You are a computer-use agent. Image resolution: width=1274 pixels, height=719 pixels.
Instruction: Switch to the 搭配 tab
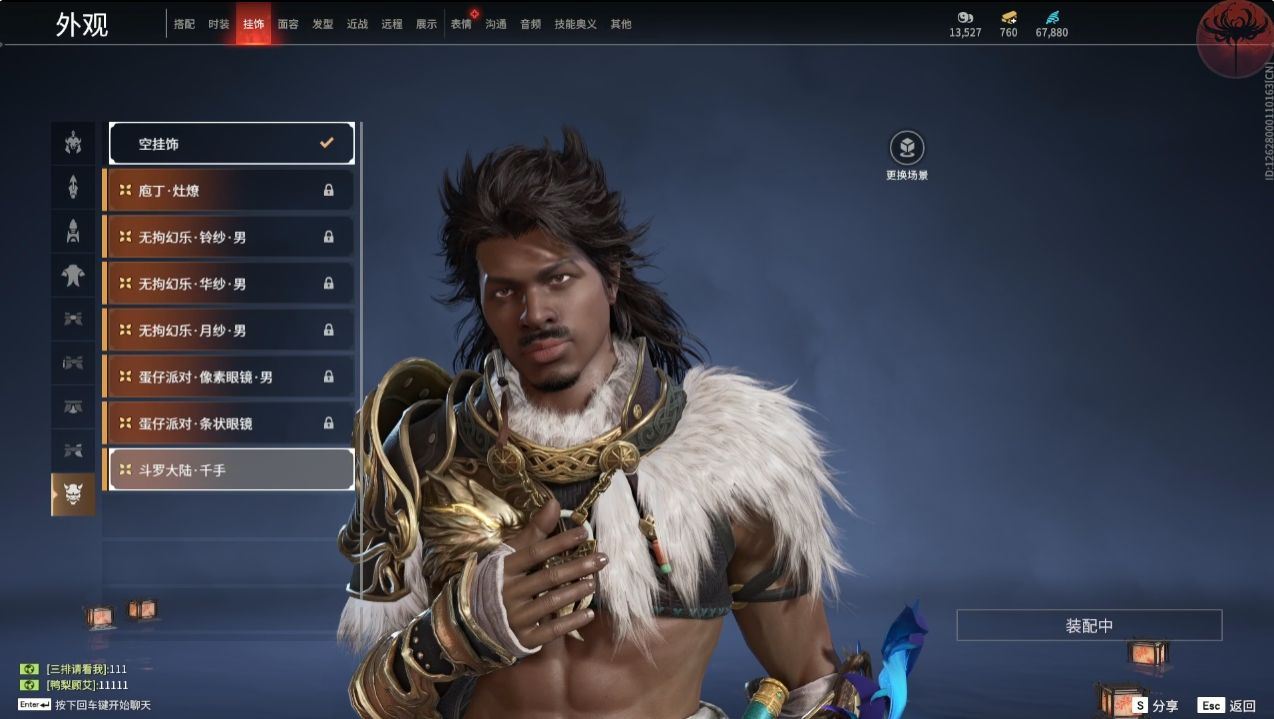pyautogui.click(x=184, y=24)
